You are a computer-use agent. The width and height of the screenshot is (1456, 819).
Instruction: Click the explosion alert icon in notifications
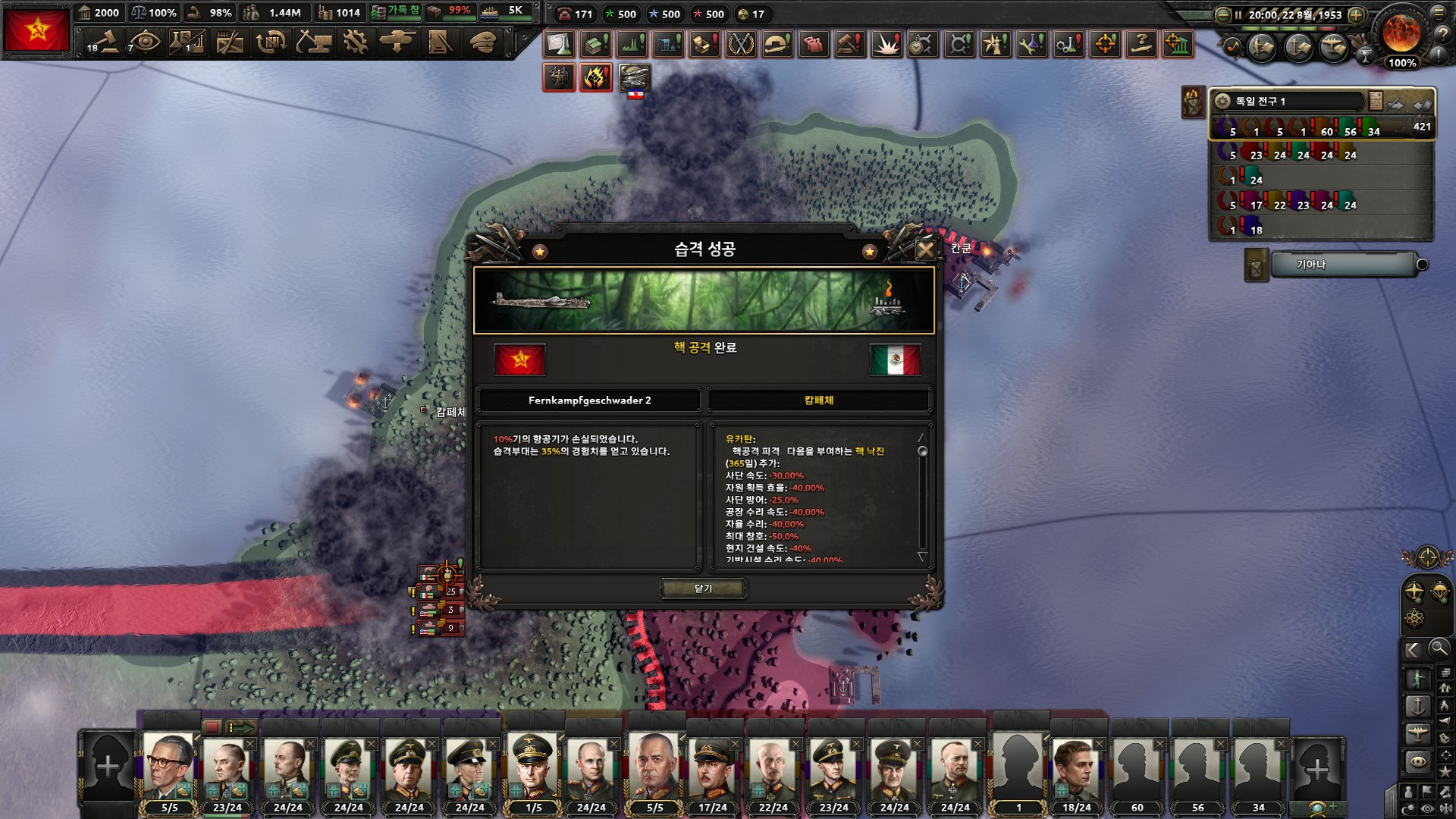pyautogui.click(x=886, y=45)
